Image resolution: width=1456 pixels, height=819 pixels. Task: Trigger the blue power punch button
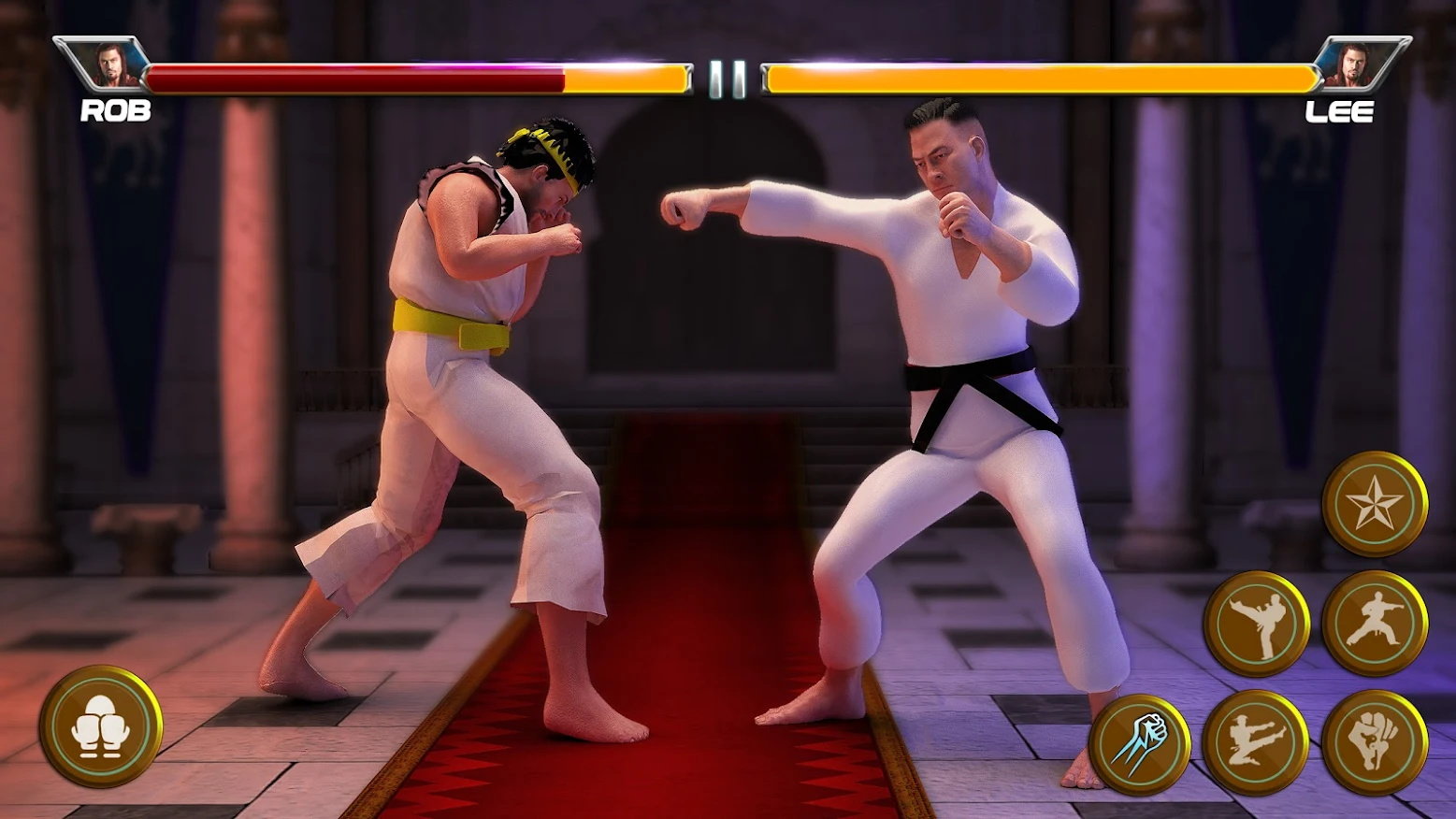(1139, 744)
